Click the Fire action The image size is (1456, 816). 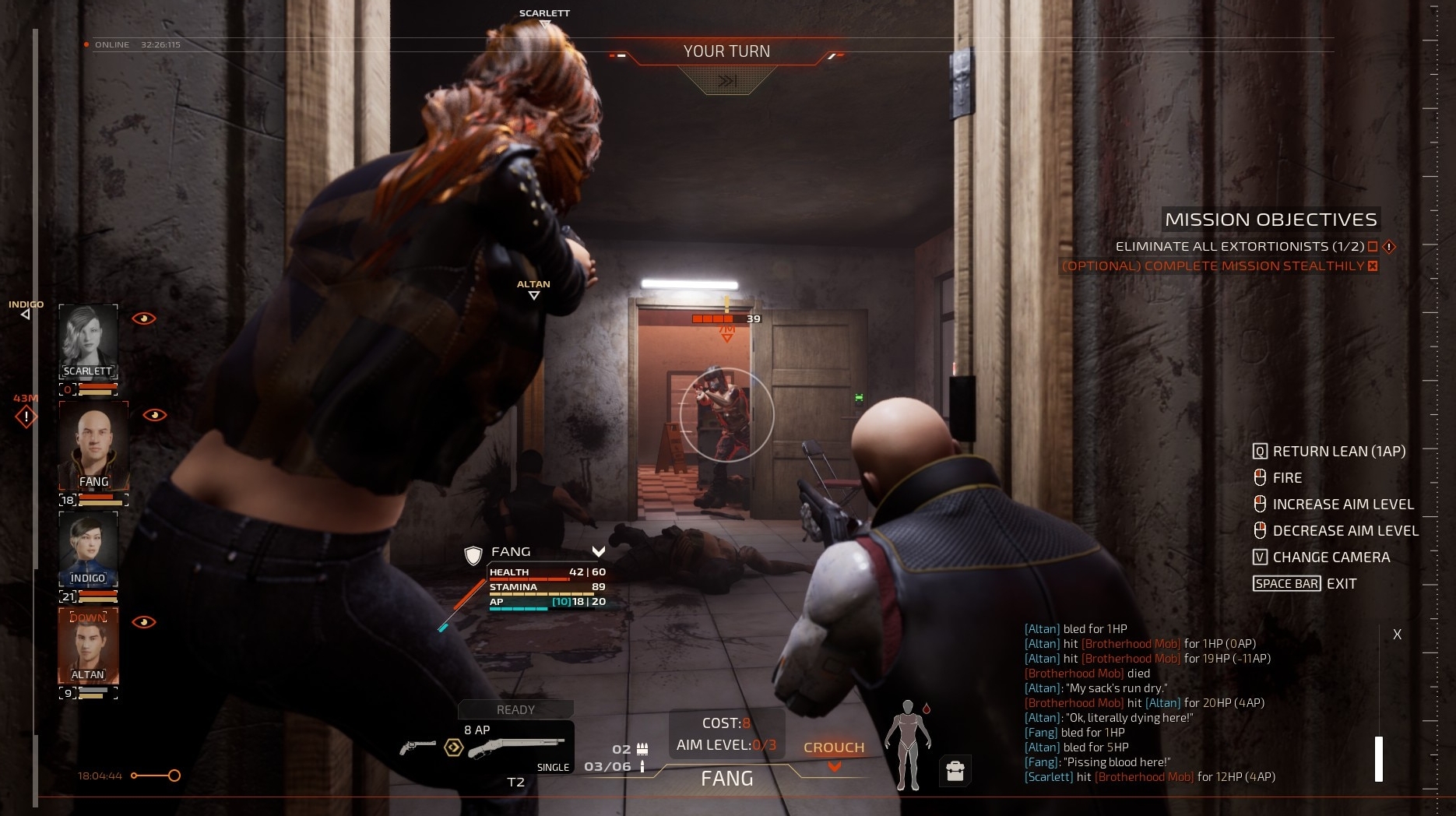pyautogui.click(x=1287, y=477)
